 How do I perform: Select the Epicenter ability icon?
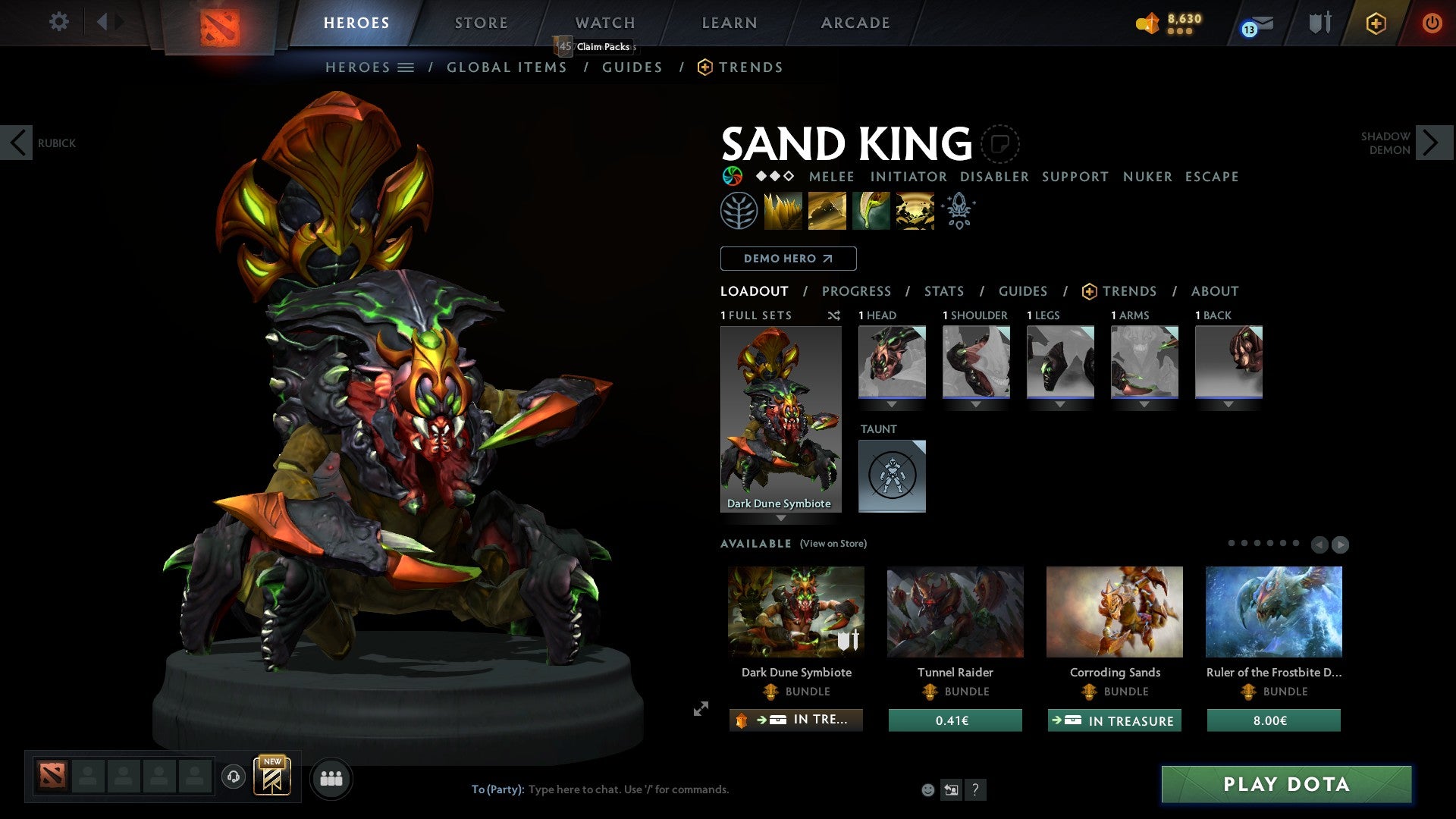coord(915,210)
